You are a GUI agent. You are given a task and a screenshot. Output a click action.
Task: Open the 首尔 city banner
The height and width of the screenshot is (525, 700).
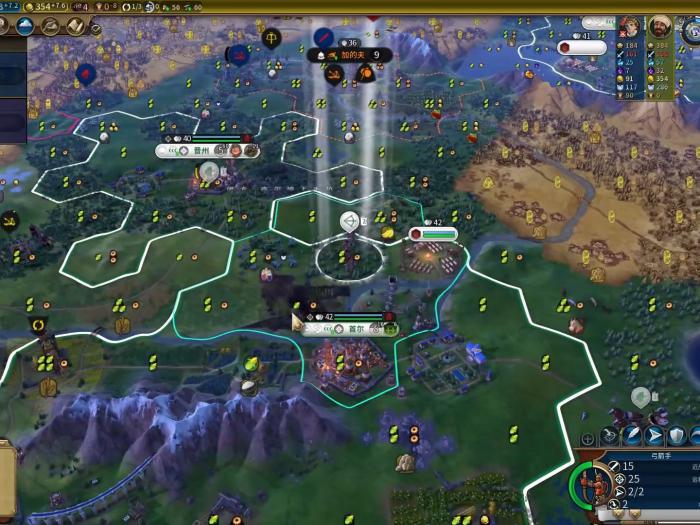coord(355,329)
